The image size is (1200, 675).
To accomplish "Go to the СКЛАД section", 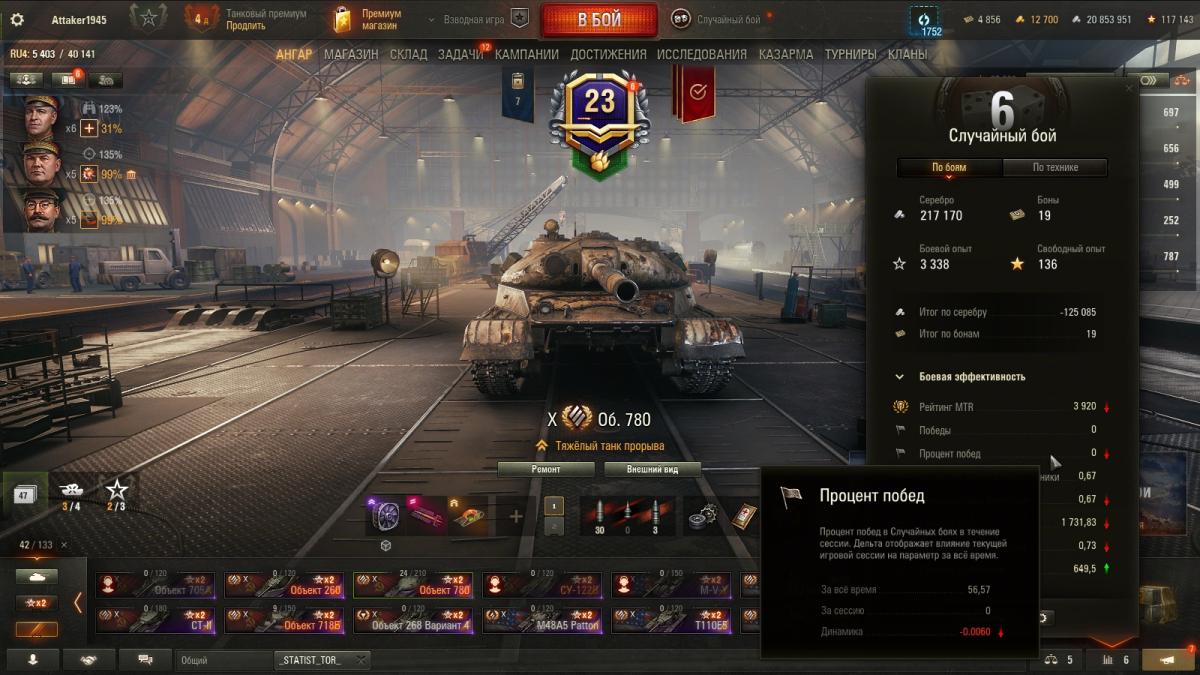I will 409,55.
